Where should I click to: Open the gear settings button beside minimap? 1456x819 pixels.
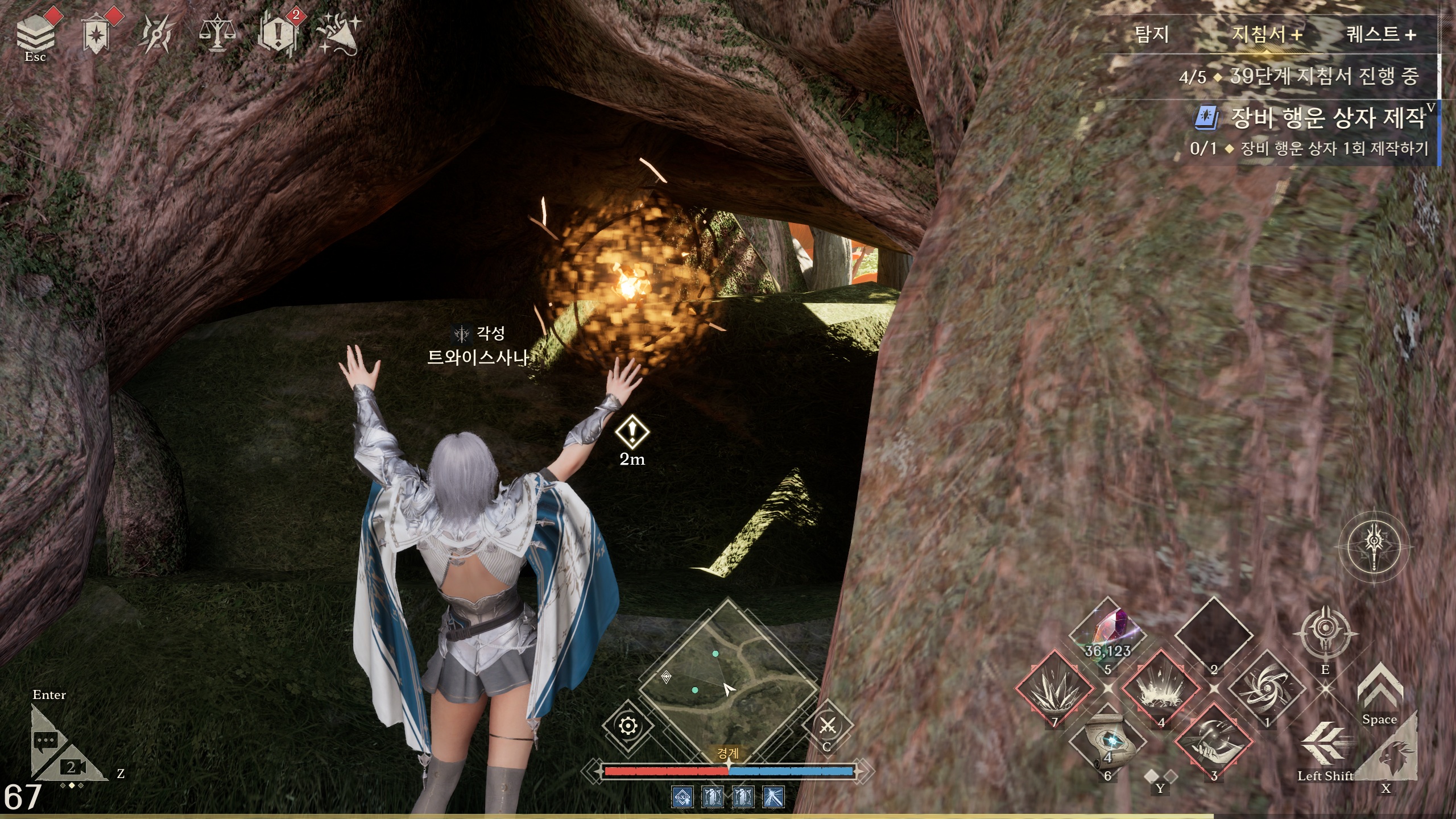coord(628,726)
